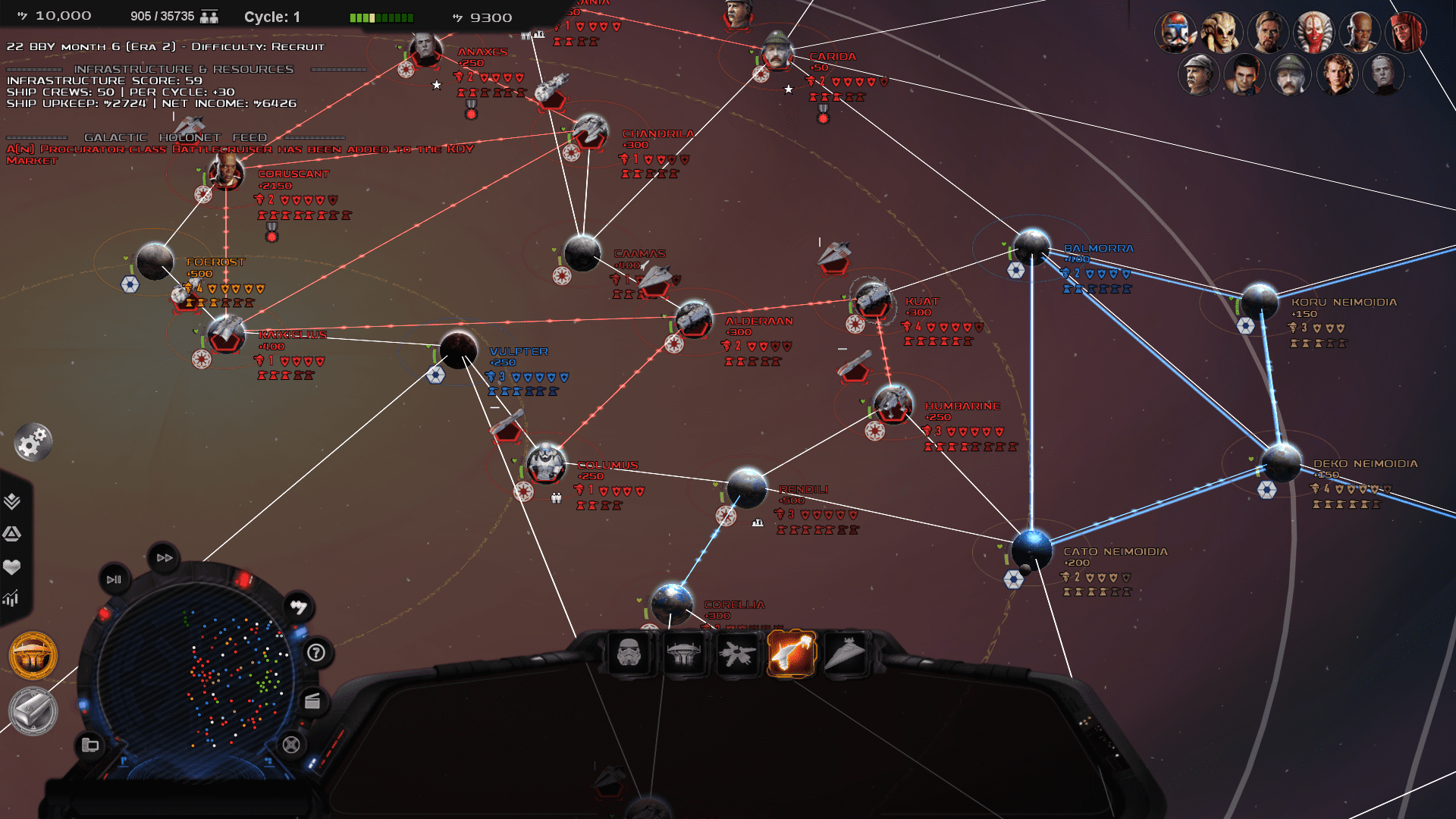The width and height of the screenshot is (1456, 819).
Task: Open the clapperboard cinematic button
Action: (312, 701)
